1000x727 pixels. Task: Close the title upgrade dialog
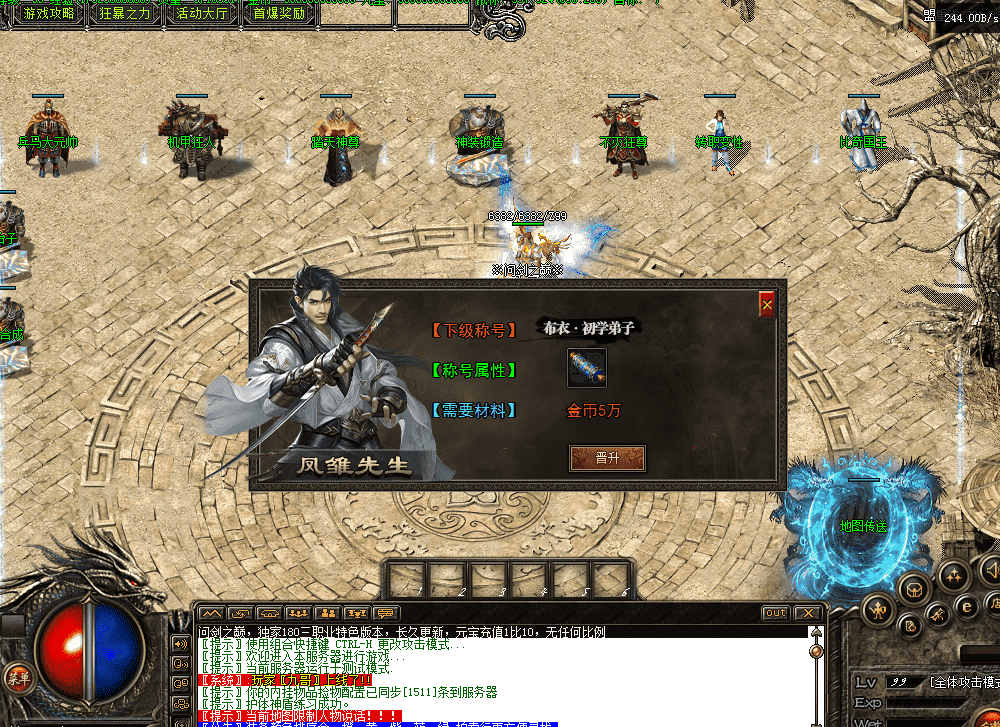(x=767, y=304)
